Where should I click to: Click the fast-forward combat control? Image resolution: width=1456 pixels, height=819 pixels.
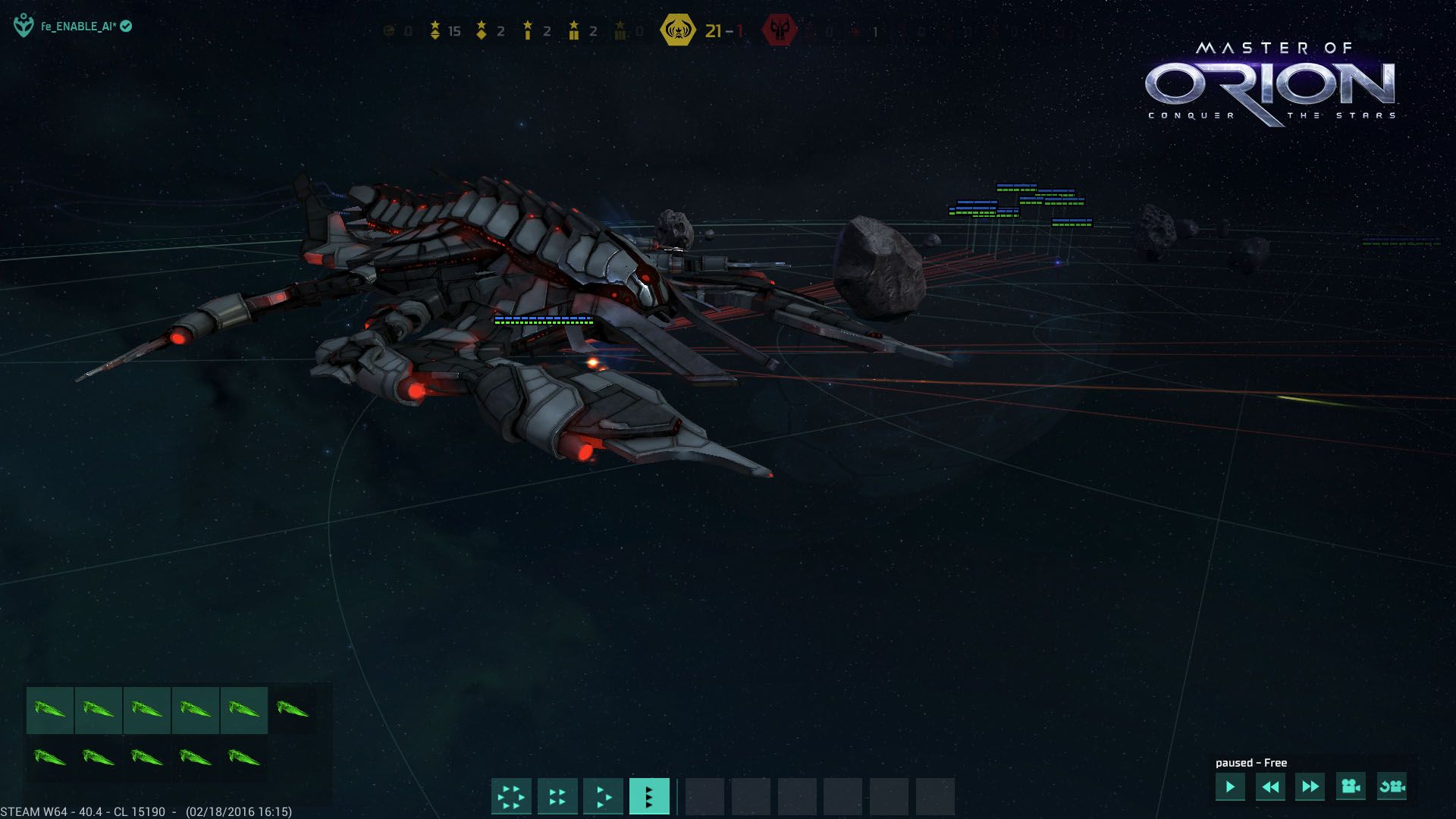1309,788
